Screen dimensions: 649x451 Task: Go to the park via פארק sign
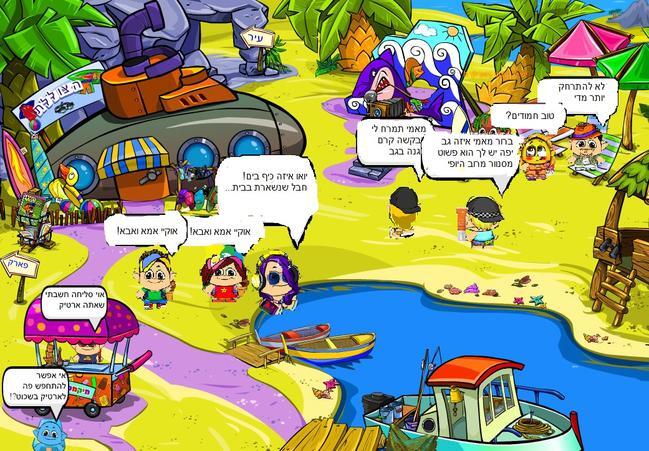point(21,265)
